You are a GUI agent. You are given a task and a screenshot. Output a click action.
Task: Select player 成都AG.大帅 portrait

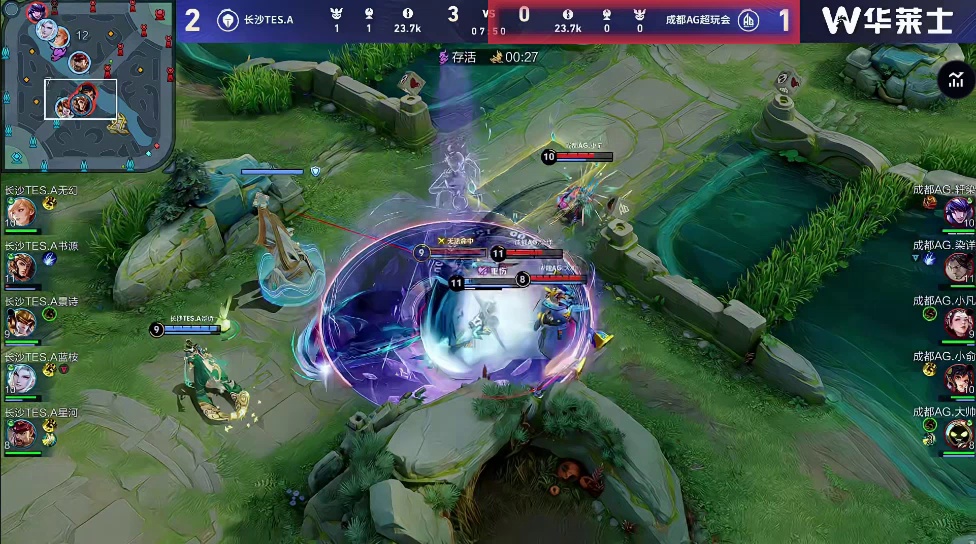click(958, 432)
